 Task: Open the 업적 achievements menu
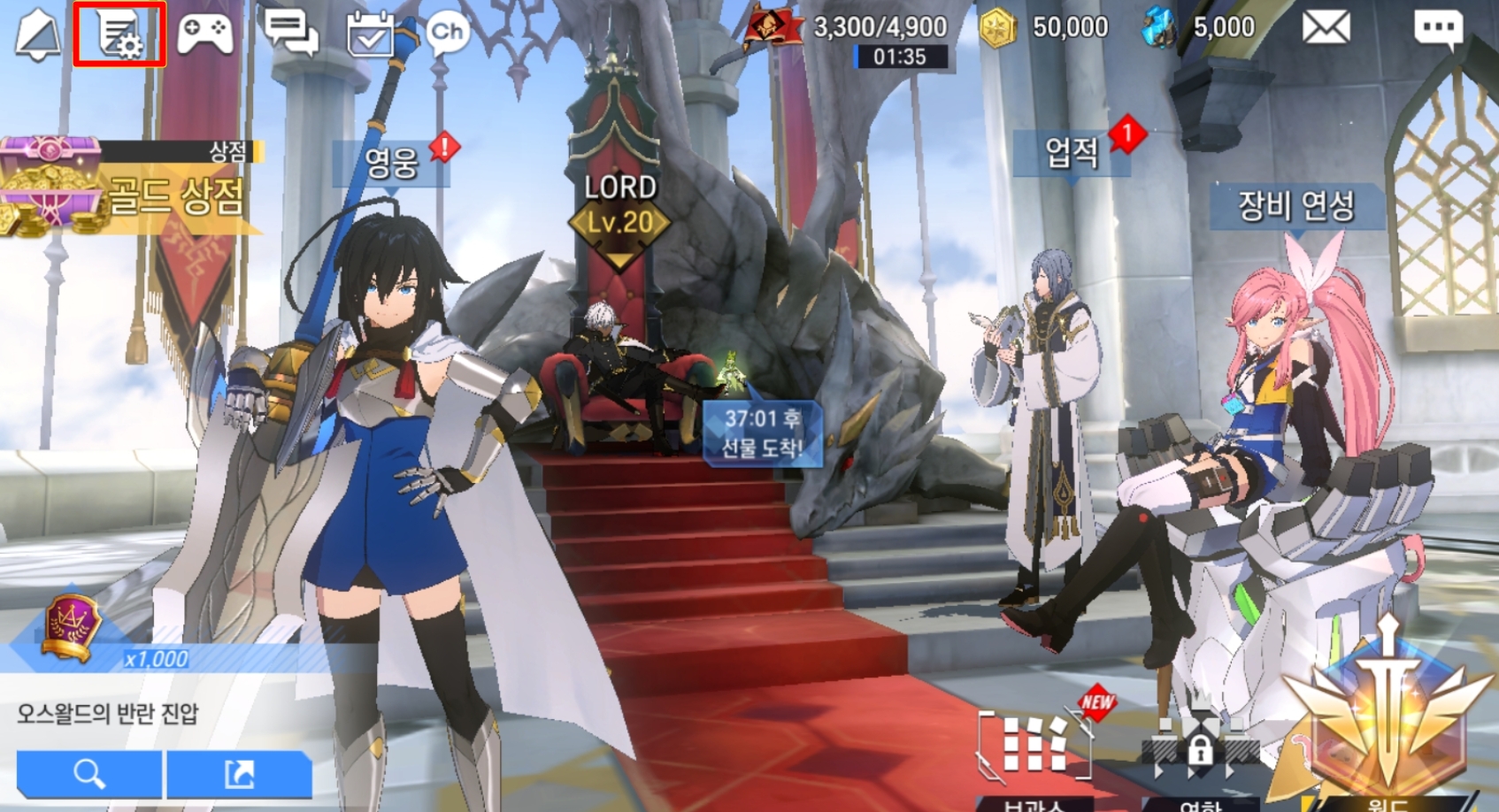1072,154
